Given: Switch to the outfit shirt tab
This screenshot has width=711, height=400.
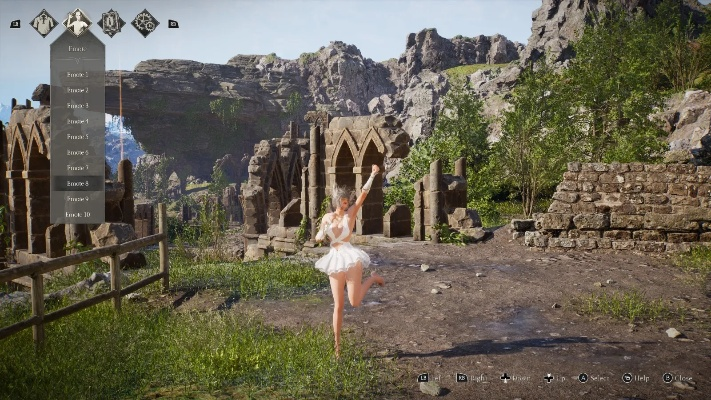Looking at the screenshot, I should (x=43, y=22).
